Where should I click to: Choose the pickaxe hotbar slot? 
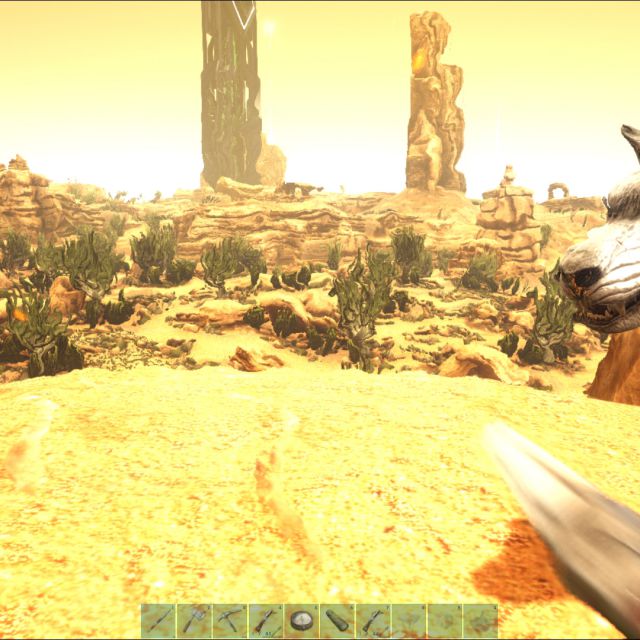(x=230, y=621)
